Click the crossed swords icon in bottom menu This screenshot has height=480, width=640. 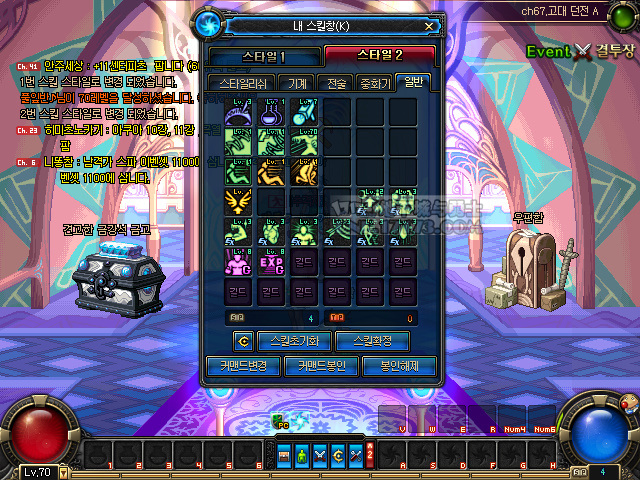tap(321, 456)
